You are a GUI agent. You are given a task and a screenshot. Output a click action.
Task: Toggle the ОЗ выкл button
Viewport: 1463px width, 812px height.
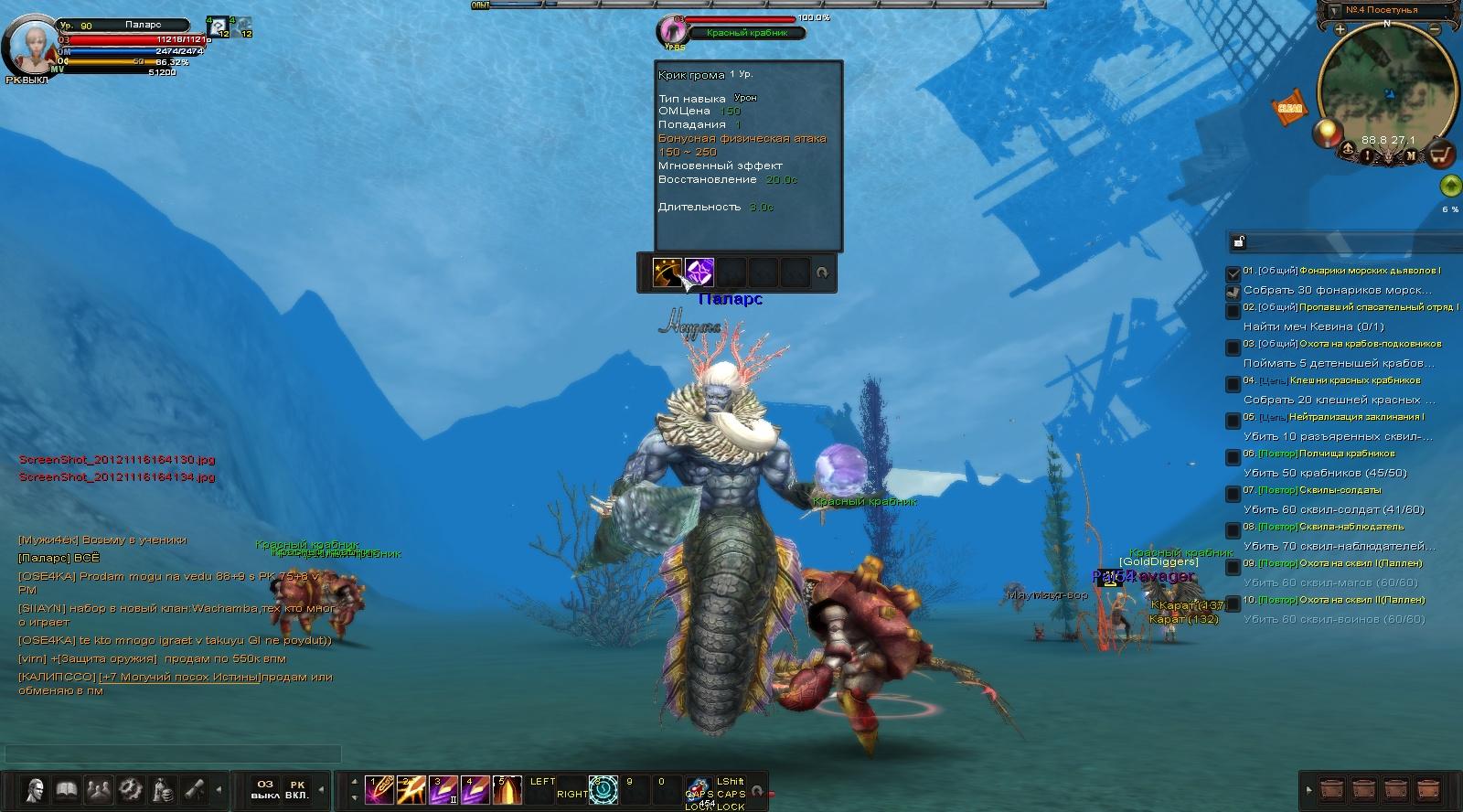(264, 789)
